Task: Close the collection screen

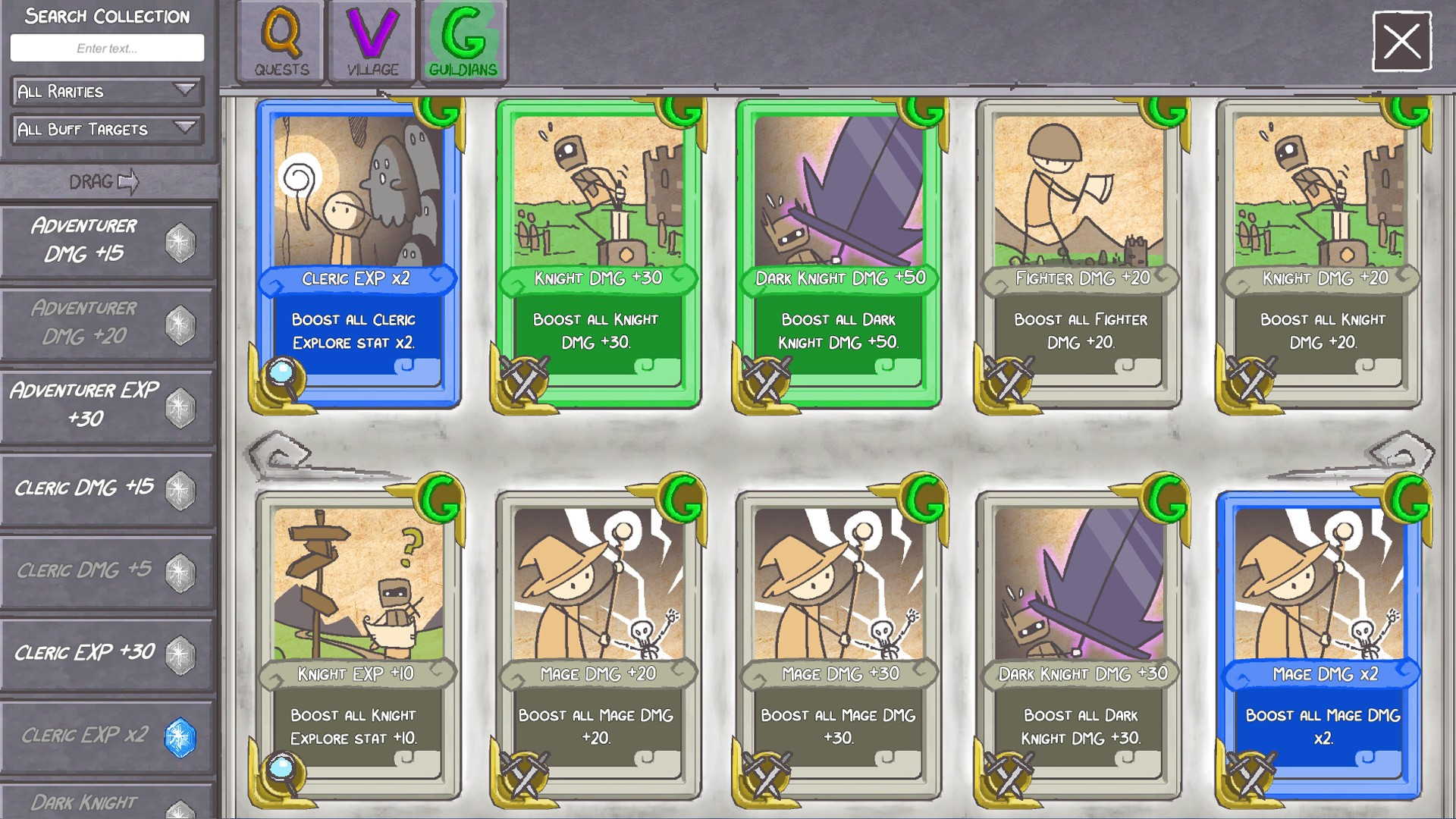Action: pos(1401,41)
